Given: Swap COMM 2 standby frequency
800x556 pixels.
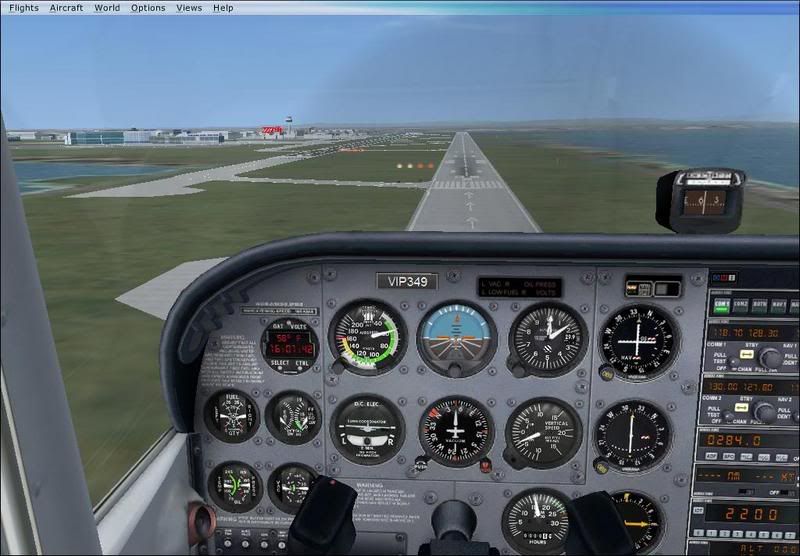Looking at the screenshot, I should (741, 407).
